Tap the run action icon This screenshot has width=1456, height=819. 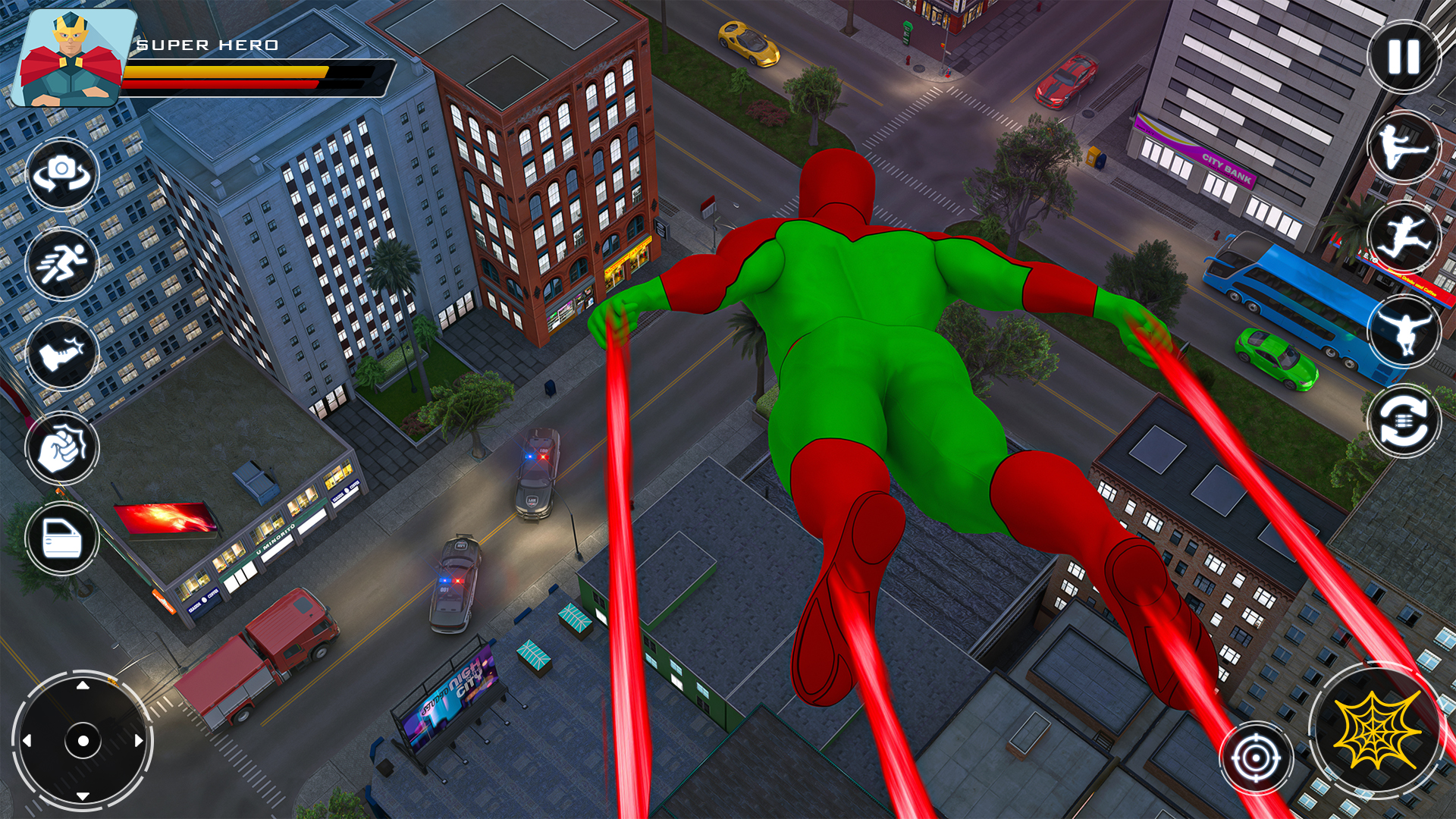[62, 265]
